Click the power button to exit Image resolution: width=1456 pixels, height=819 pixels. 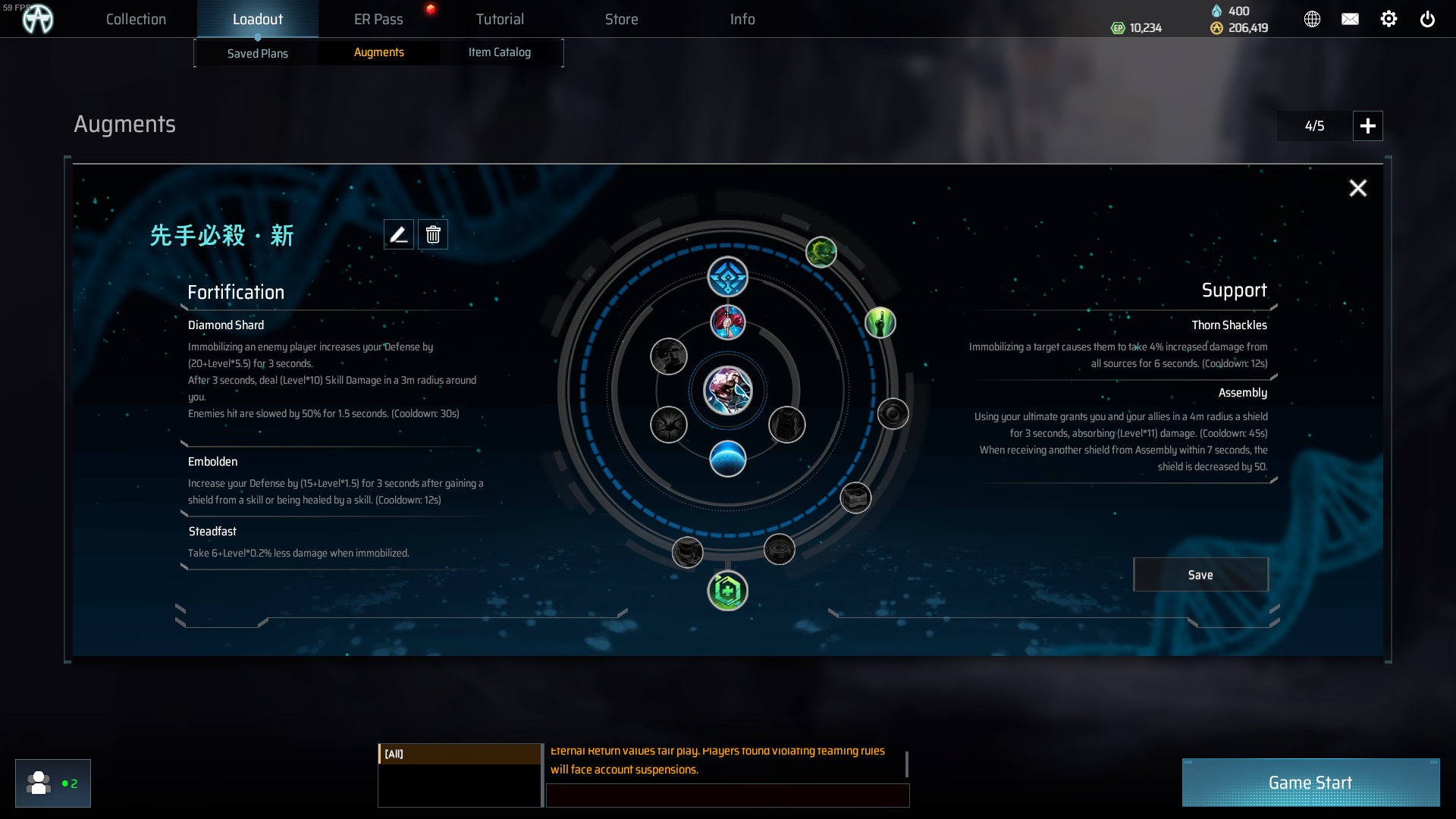(x=1427, y=20)
